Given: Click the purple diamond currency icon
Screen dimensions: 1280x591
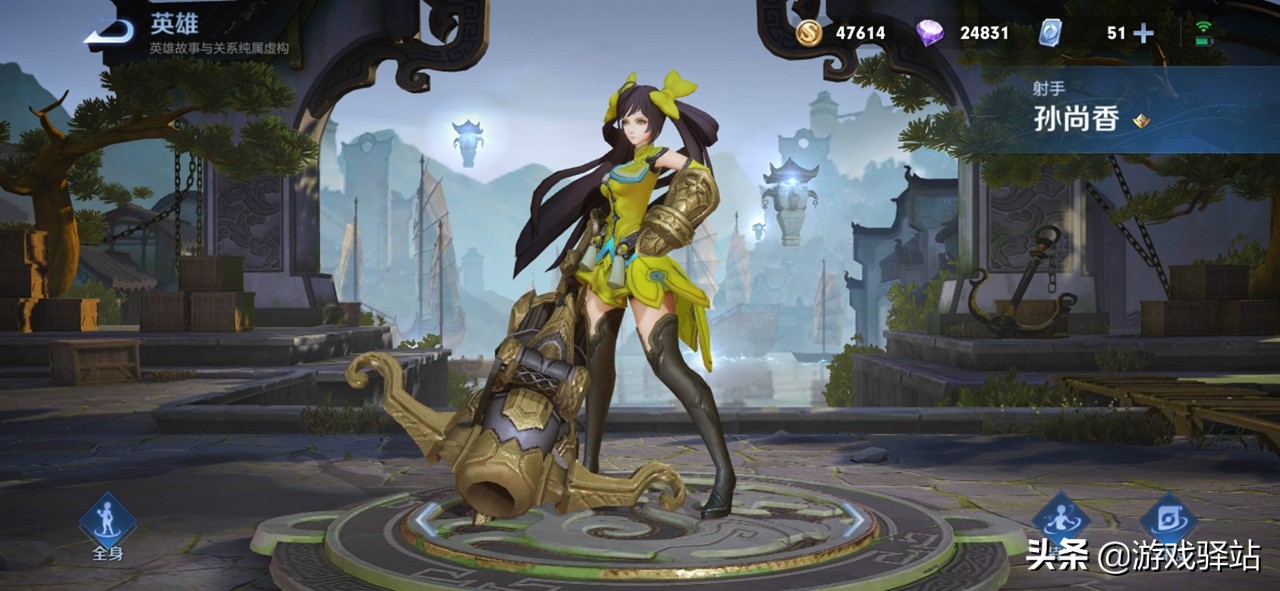Looking at the screenshot, I should [930, 33].
